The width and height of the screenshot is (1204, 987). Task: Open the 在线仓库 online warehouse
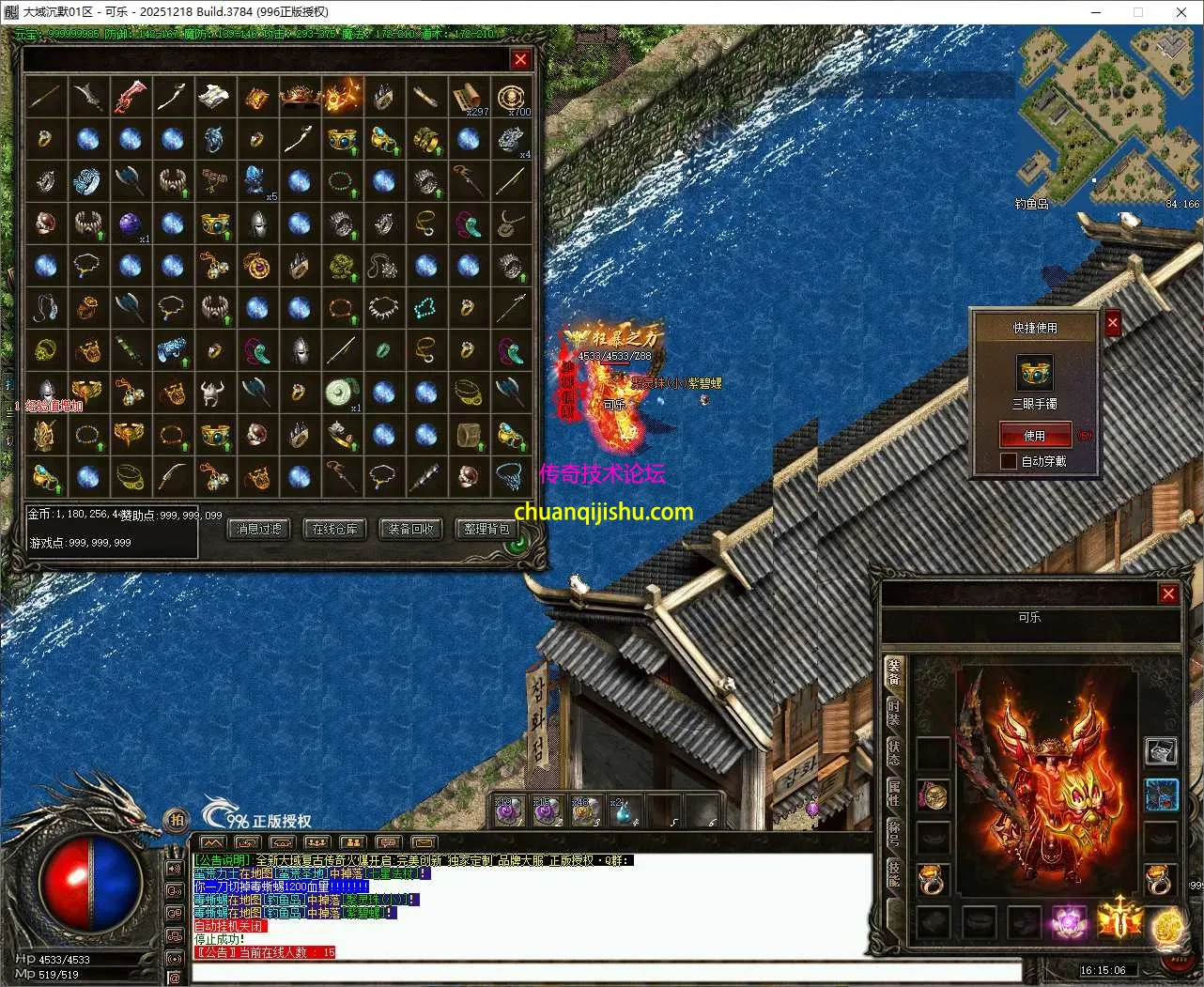click(335, 530)
